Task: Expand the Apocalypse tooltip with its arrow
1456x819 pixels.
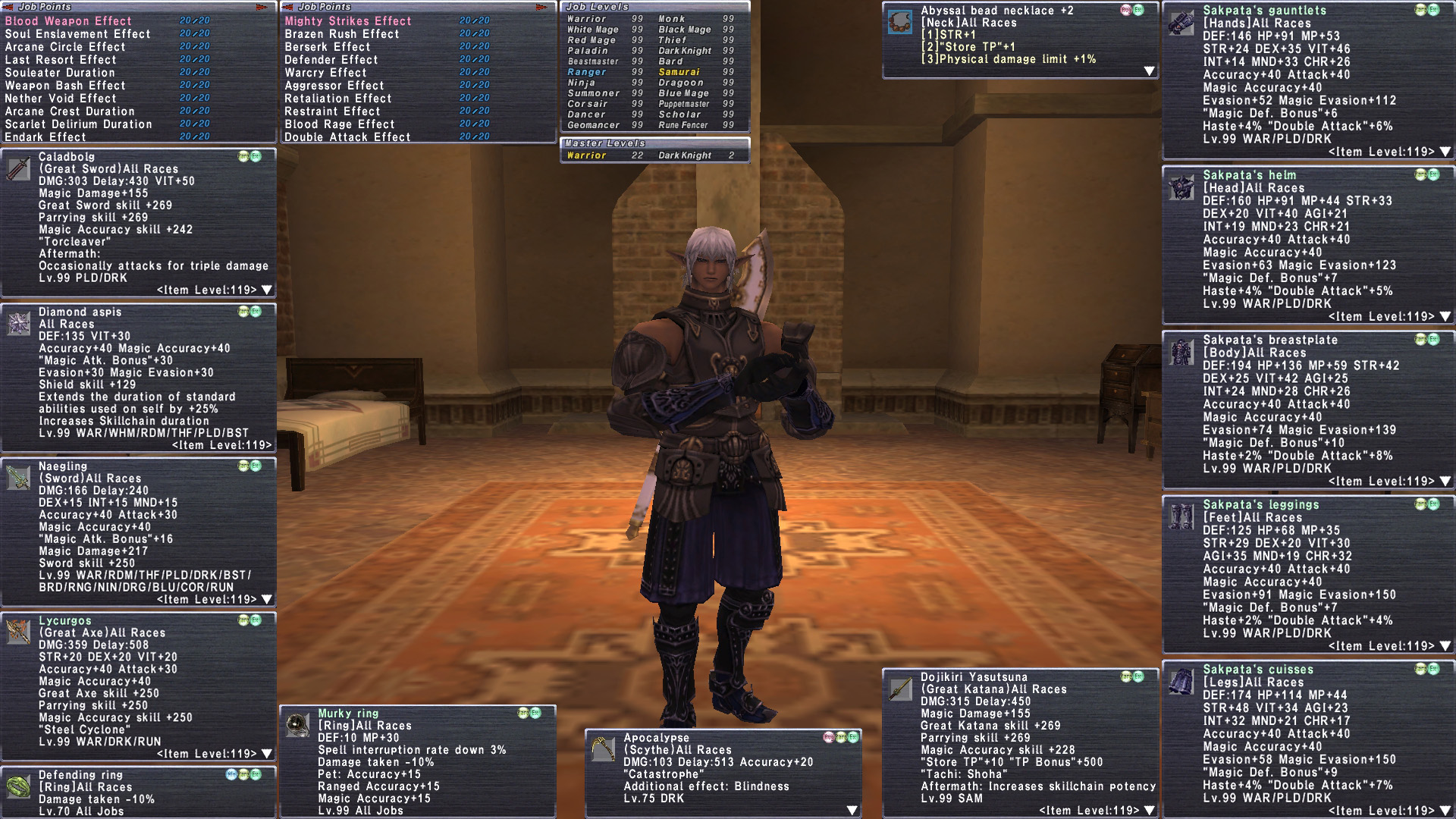Action: point(852,811)
